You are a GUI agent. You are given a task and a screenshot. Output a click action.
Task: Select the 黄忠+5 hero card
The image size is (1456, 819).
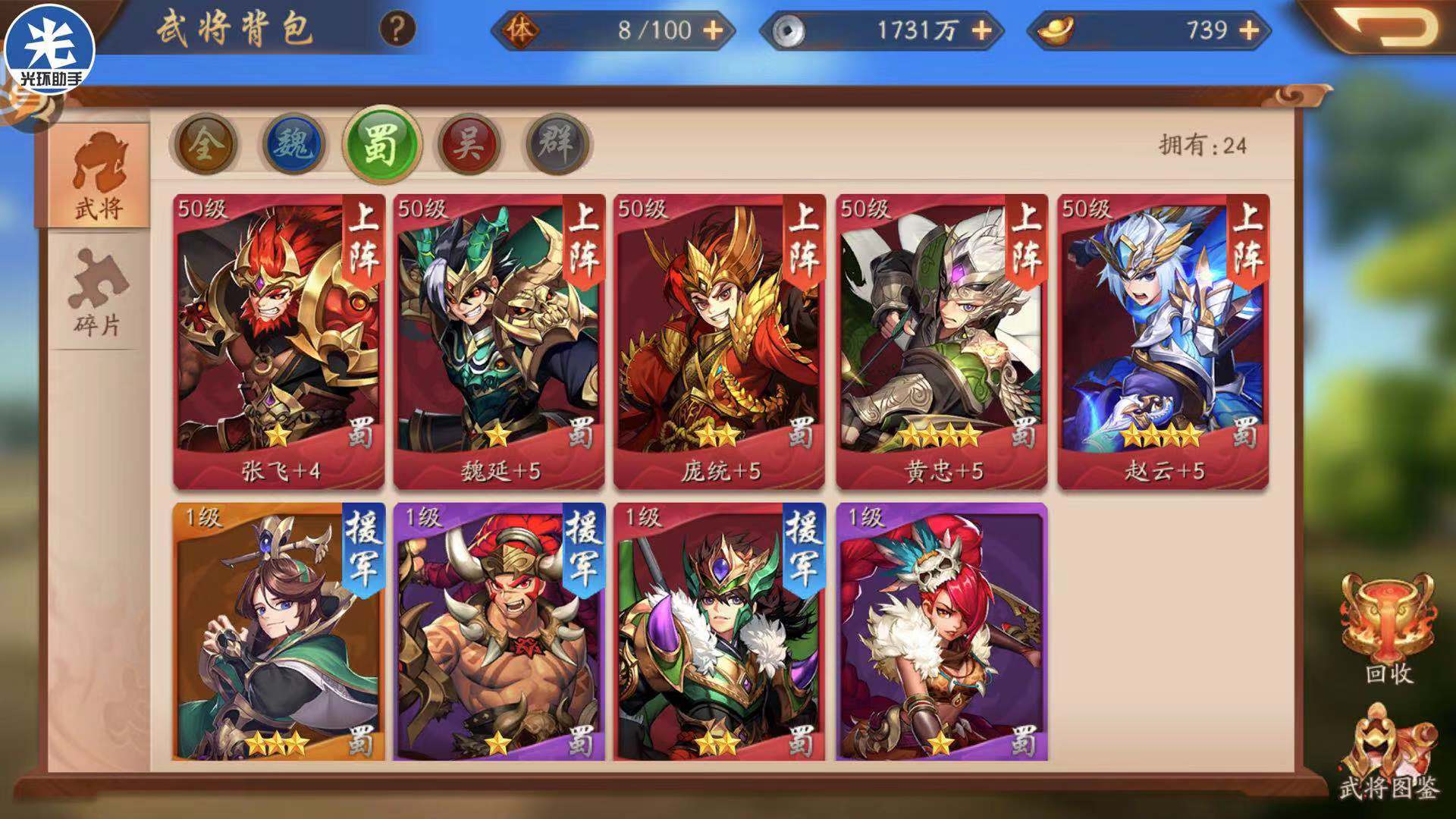tap(942, 341)
